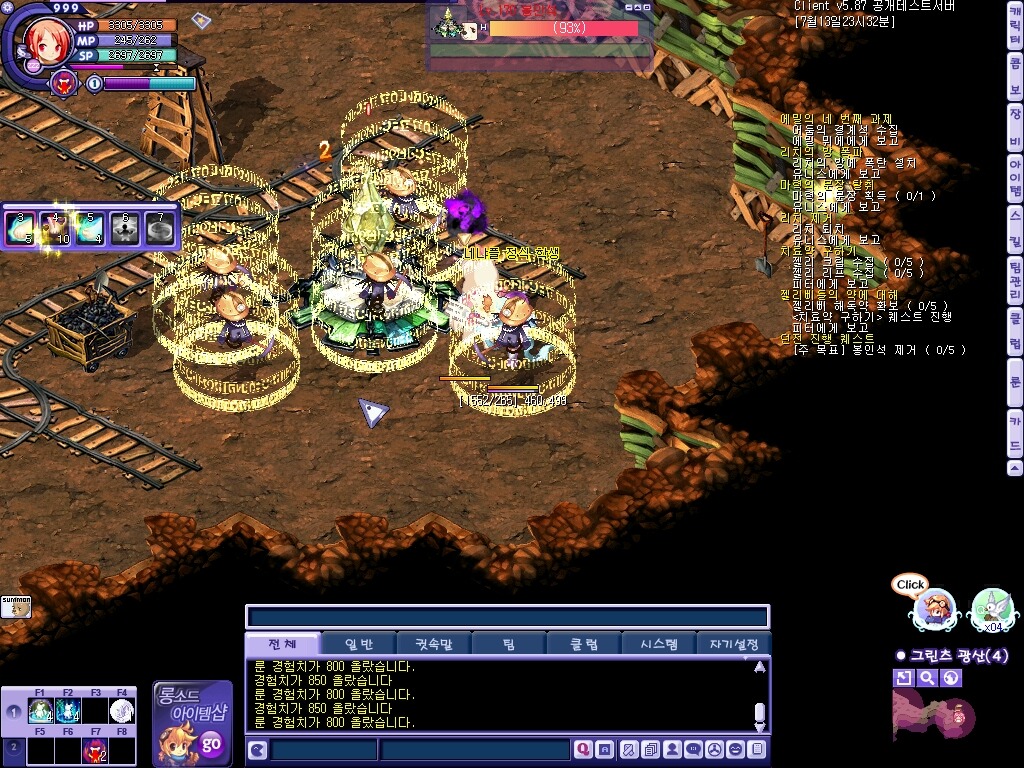The width and height of the screenshot is (1024, 768).
Task: Open the 아이템샵 item shop go button
Action: [210, 743]
